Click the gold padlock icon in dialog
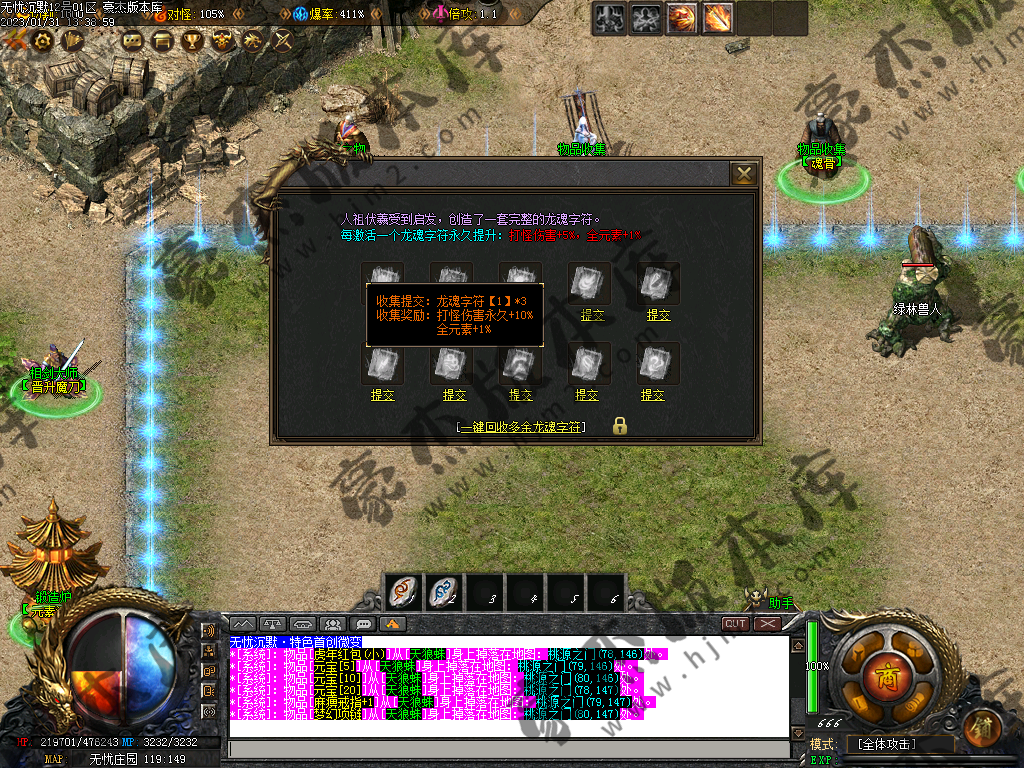Image resolution: width=1024 pixels, height=768 pixels. click(x=620, y=426)
